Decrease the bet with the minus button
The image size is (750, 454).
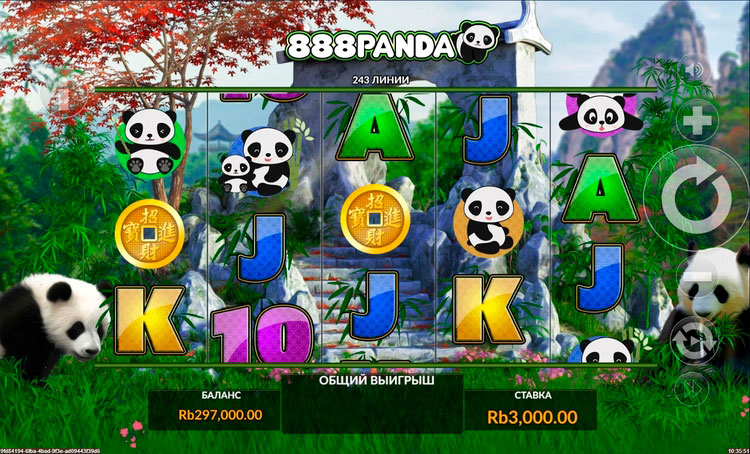(x=695, y=277)
